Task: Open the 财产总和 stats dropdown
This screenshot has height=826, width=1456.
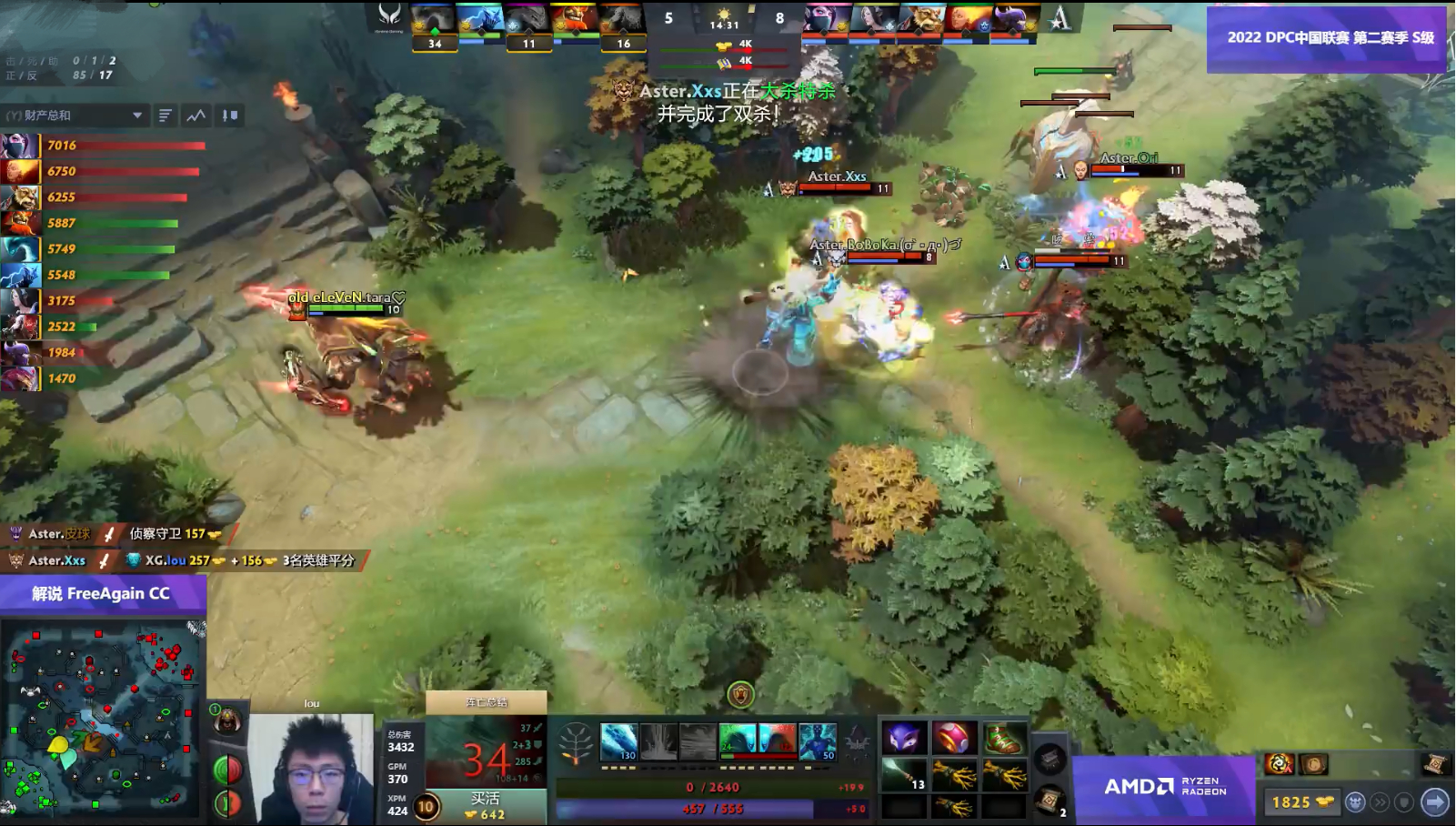Action: pos(73,116)
